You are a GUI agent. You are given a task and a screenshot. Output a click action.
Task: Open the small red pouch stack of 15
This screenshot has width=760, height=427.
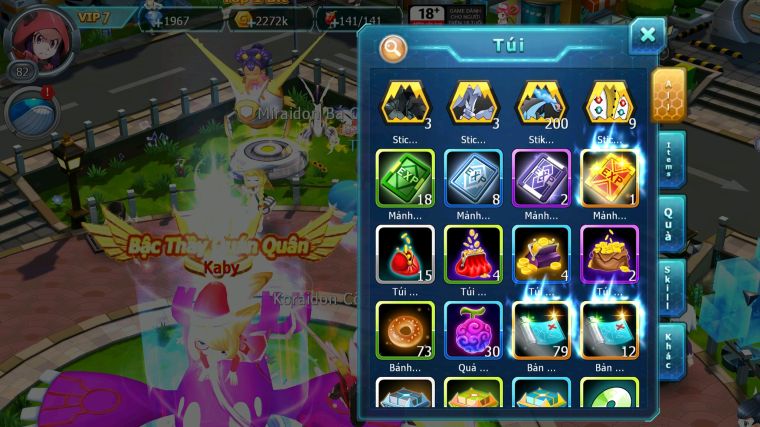(405, 253)
